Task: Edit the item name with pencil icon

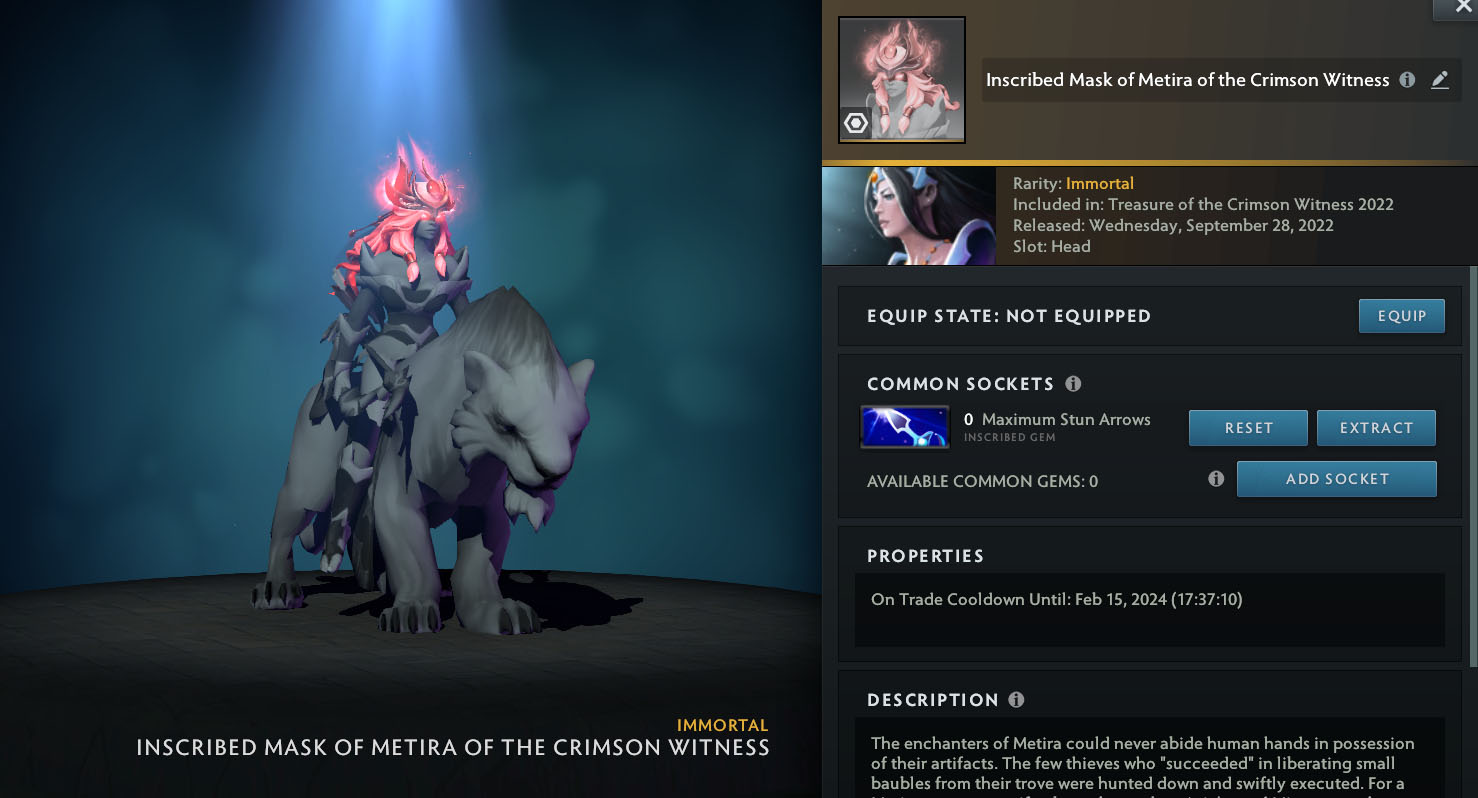Action: coord(1439,80)
